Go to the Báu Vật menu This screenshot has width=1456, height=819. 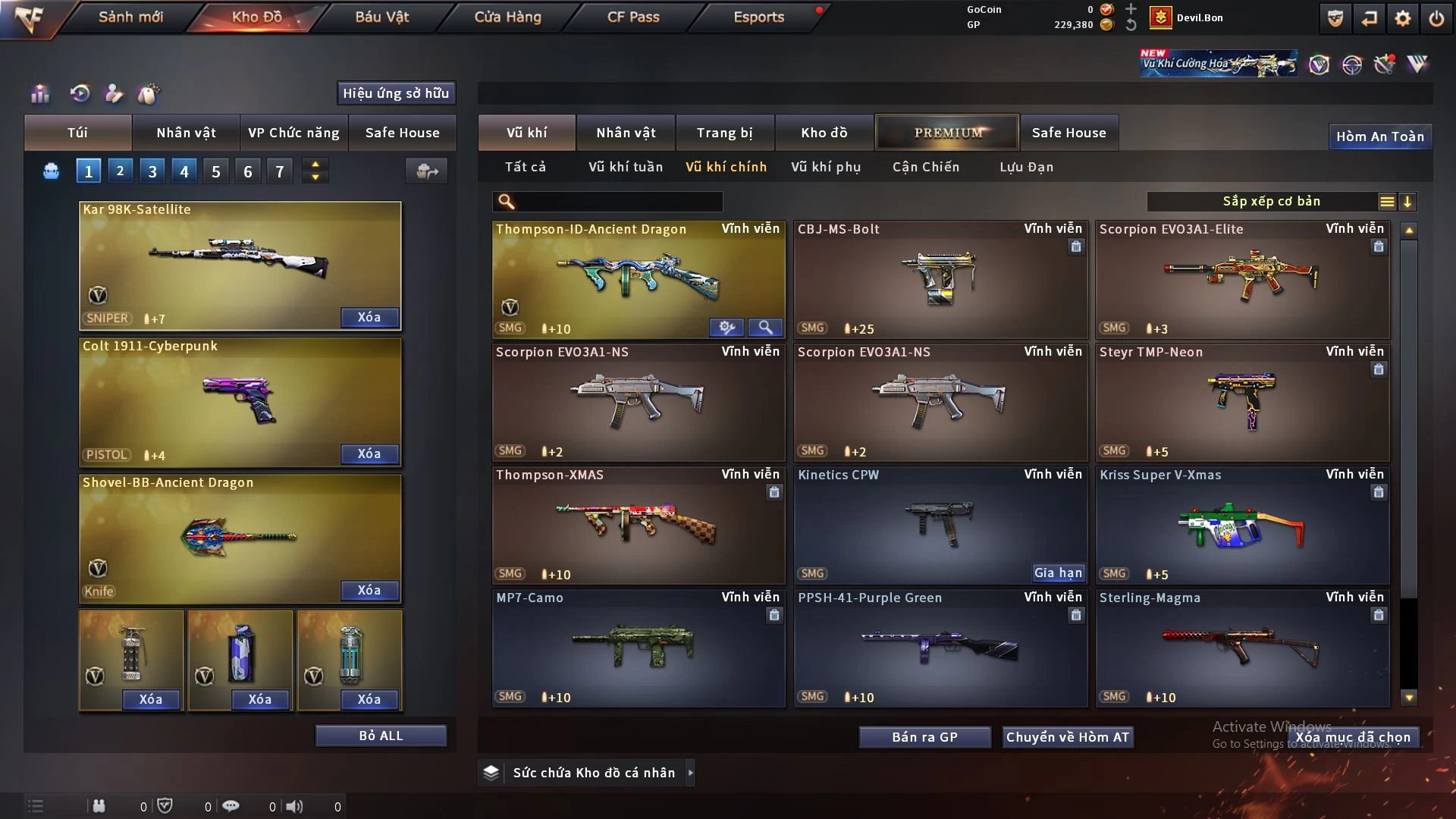pos(381,17)
